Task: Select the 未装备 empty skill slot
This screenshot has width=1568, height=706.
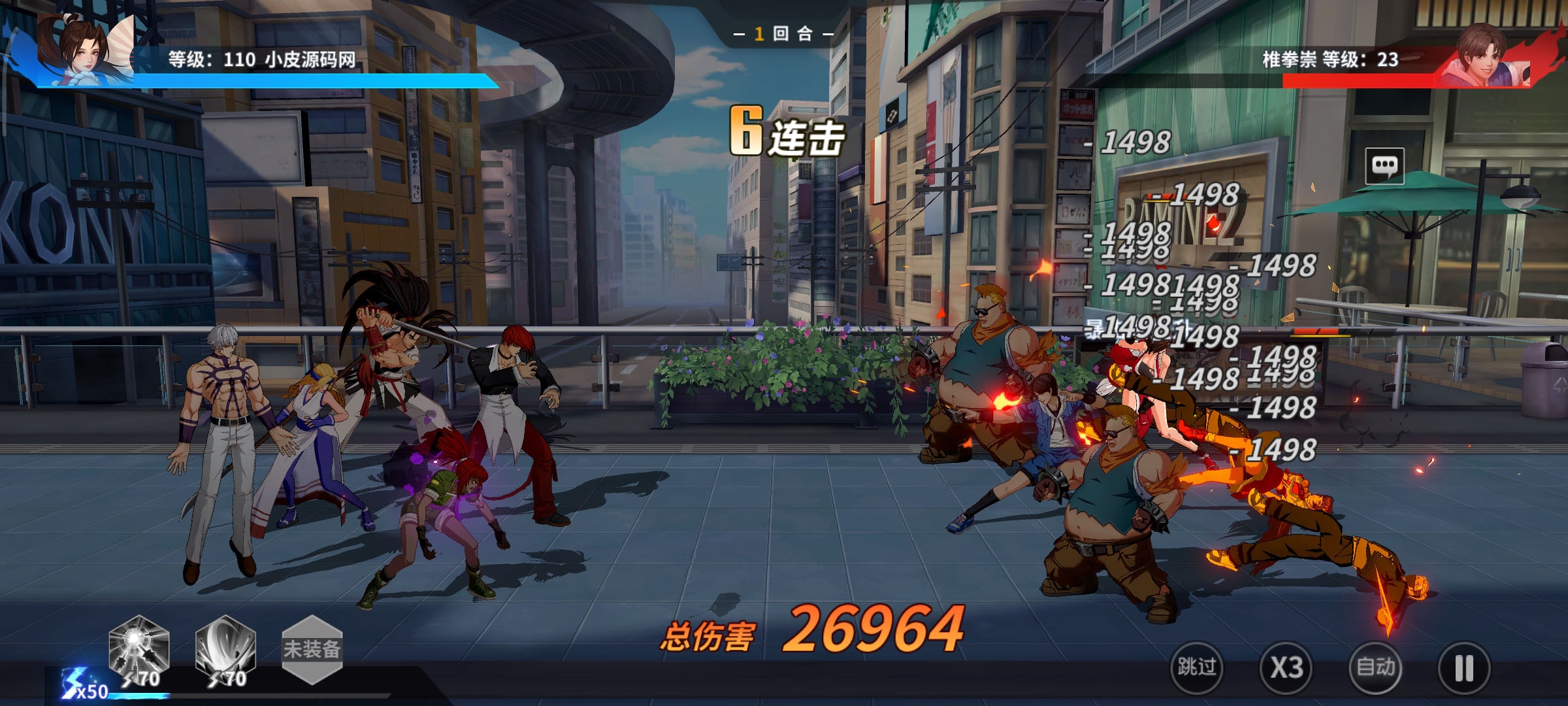Action: pyautogui.click(x=312, y=650)
